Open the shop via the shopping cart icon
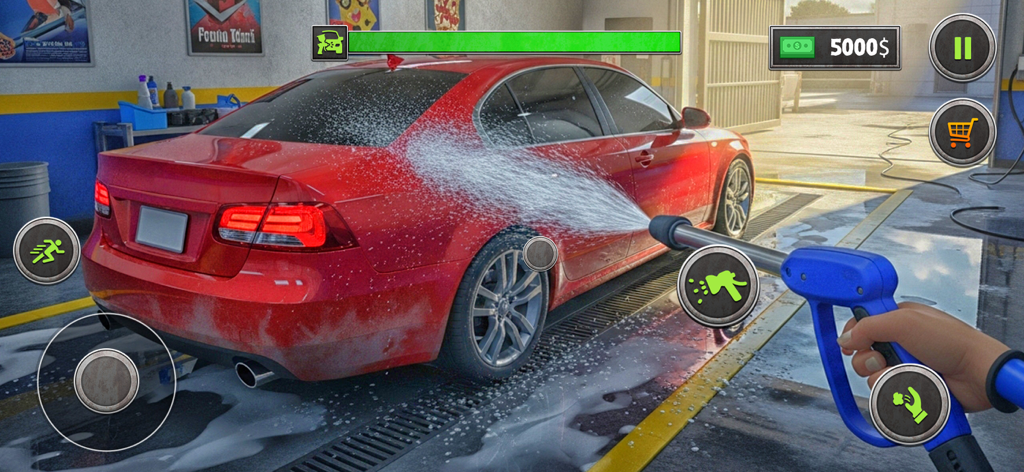This screenshot has width=1024, height=472. (x=961, y=132)
